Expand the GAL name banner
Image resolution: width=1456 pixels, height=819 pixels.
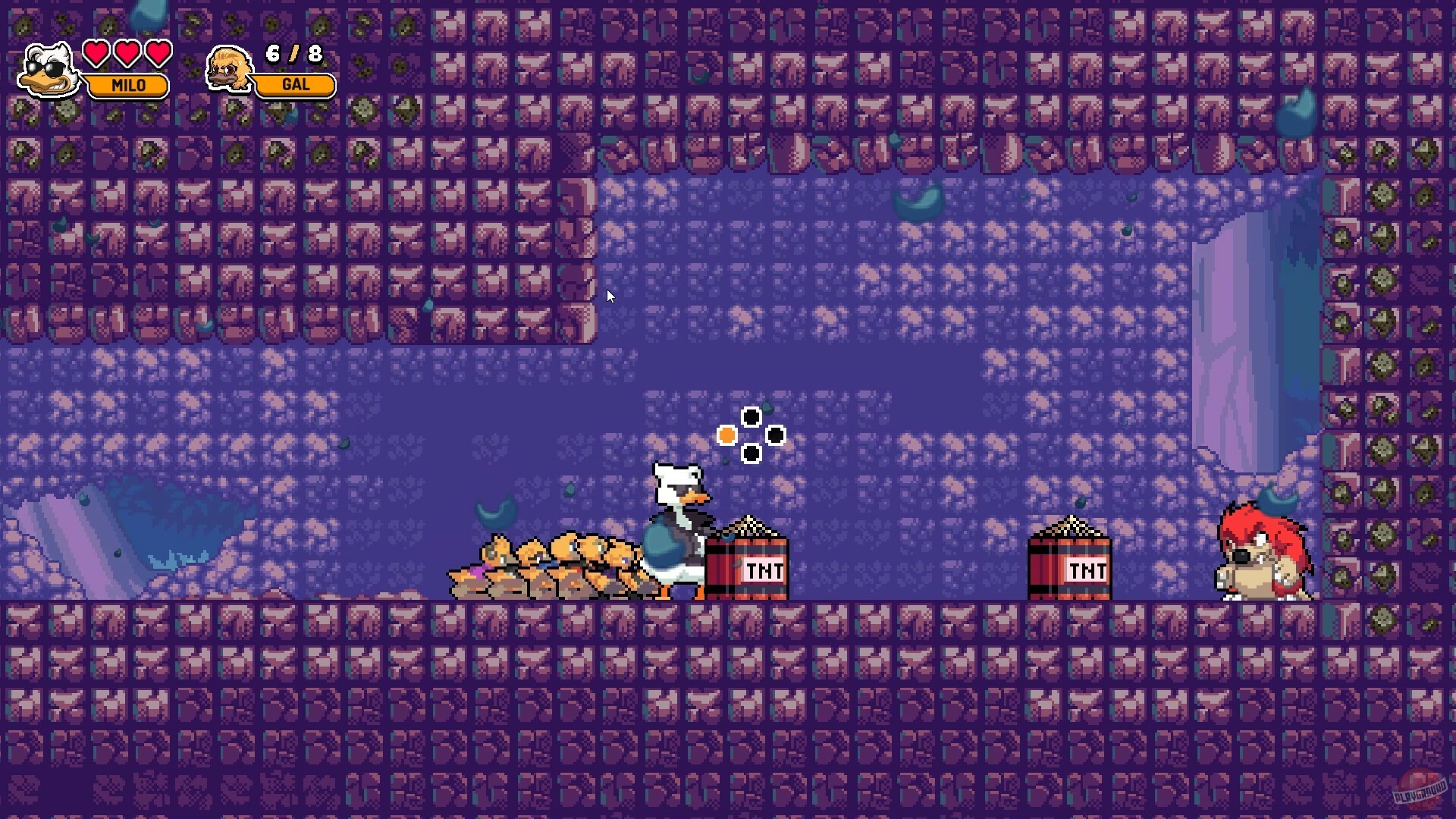click(x=295, y=85)
